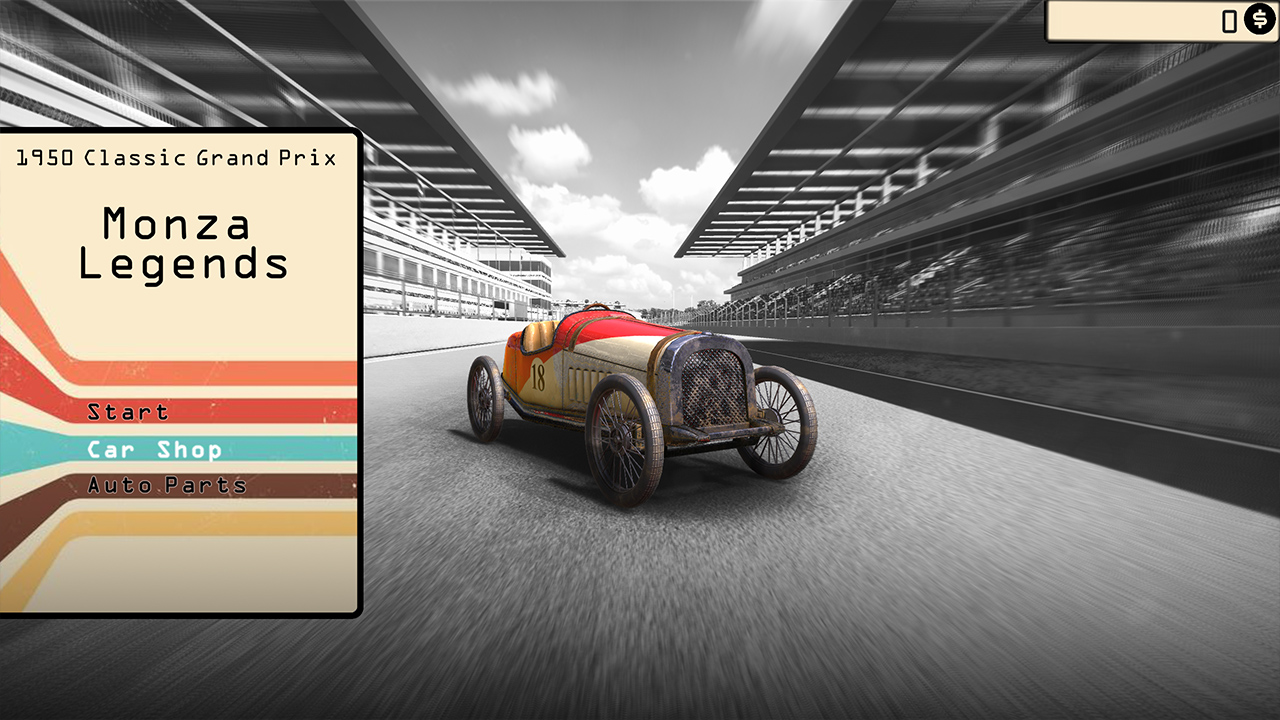Click the Monza Legends title
This screenshot has width=1280, height=720.
pos(183,245)
